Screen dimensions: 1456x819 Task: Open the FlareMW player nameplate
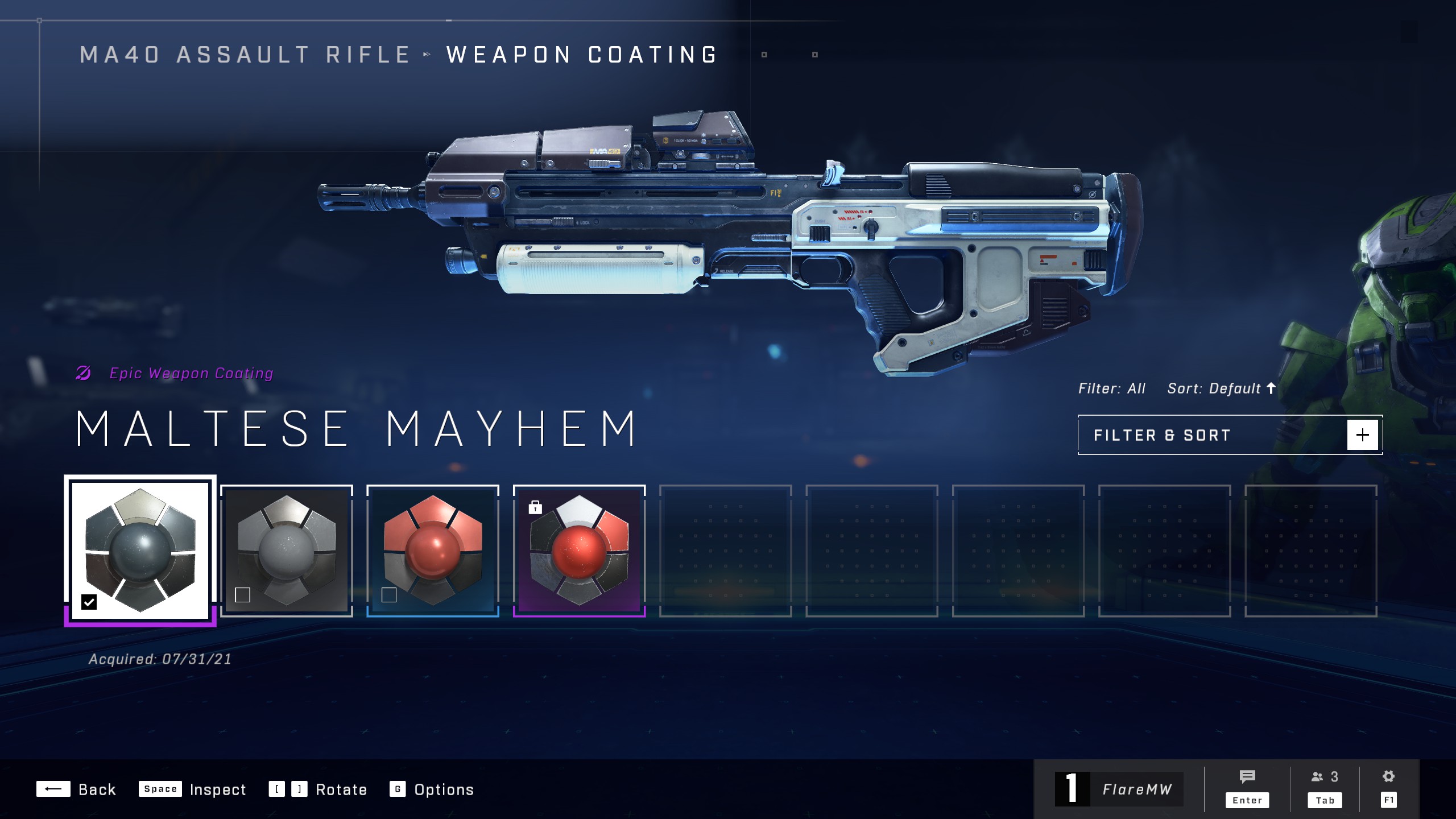(x=1119, y=789)
